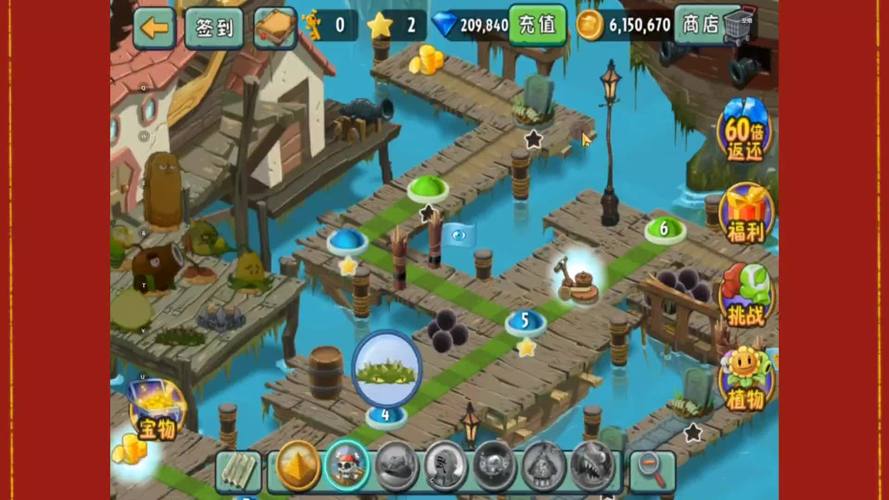Select level 4 node on the map
Screen dimensions: 889x500
click(x=386, y=413)
